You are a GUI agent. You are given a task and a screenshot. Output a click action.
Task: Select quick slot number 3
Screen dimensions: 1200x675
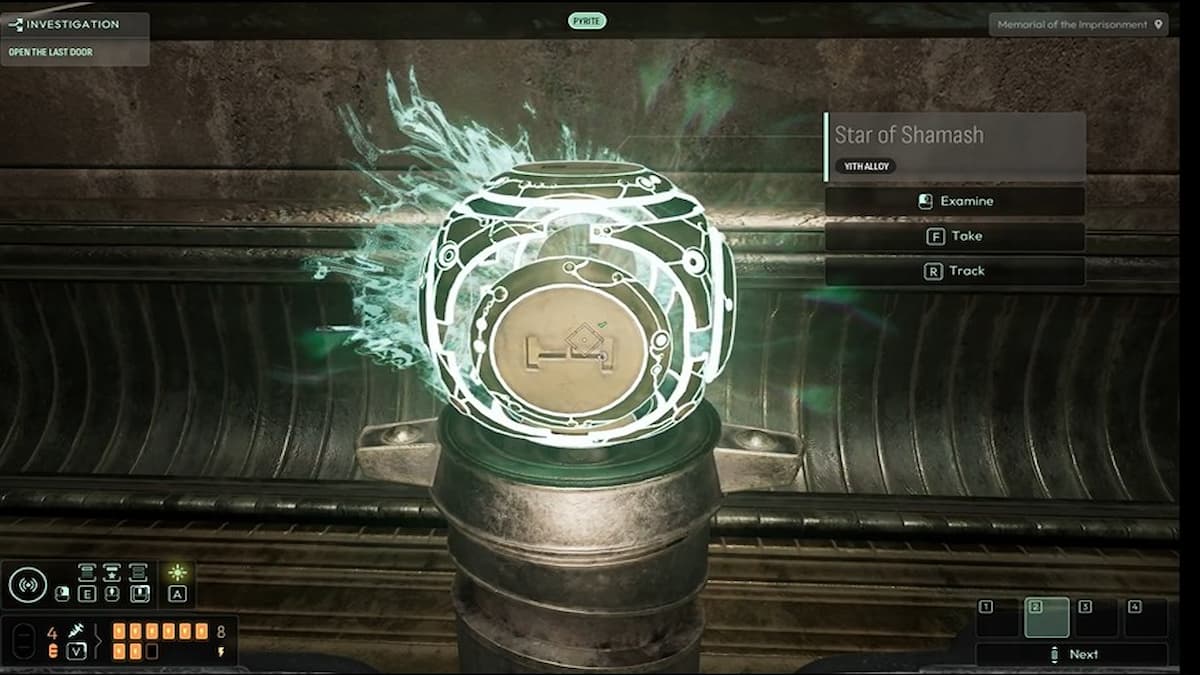[x=1096, y=617]
